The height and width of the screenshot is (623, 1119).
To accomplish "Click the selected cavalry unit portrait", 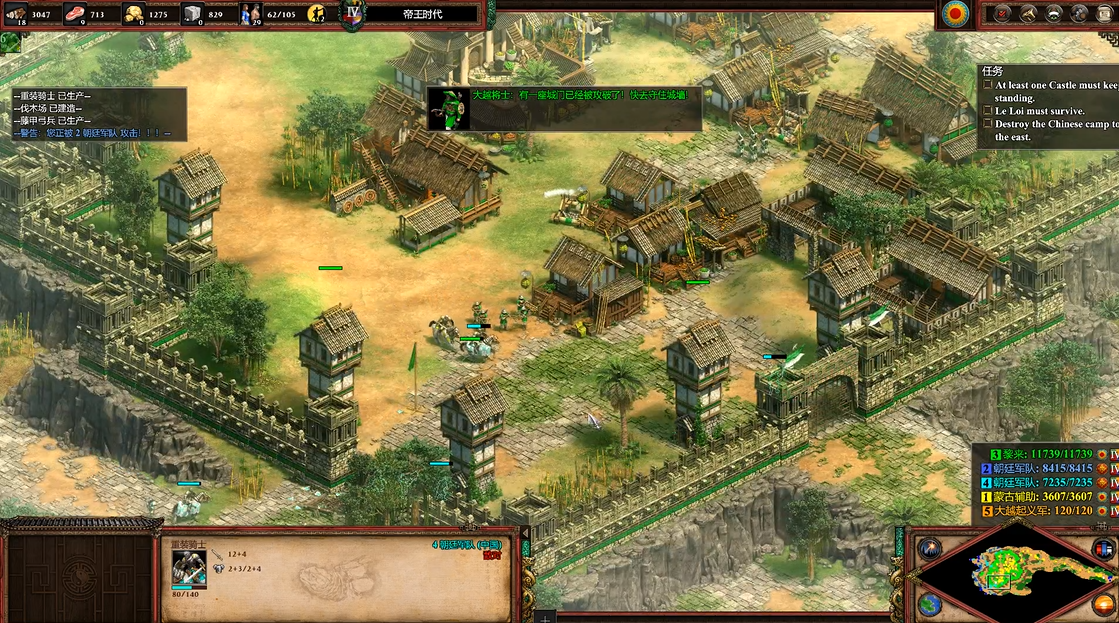I will coord(188,568).
